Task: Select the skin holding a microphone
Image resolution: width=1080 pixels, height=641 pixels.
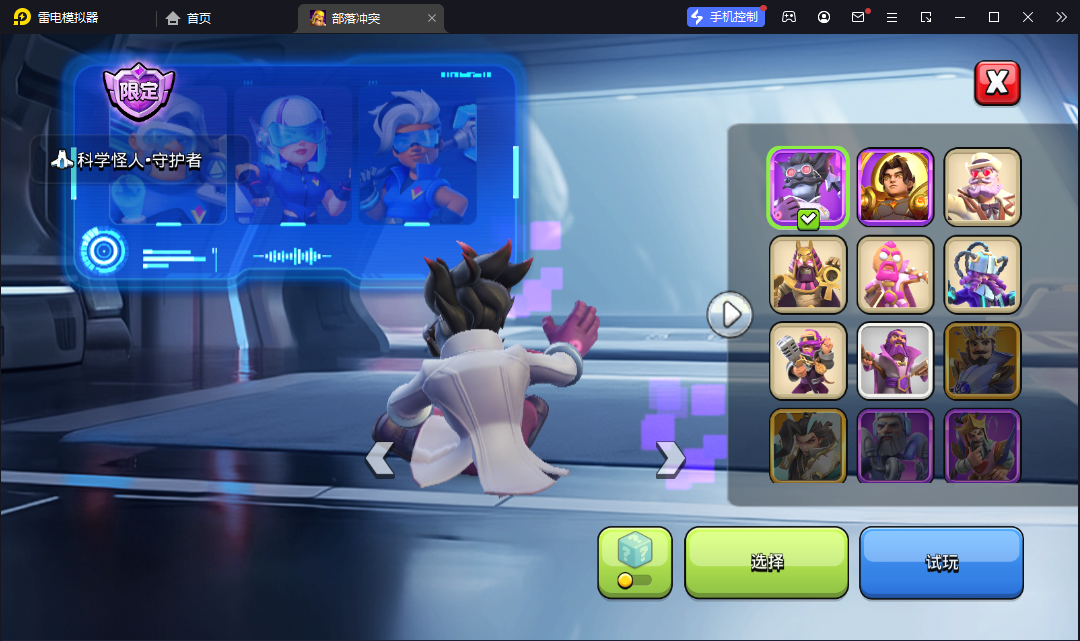Action: 808,360
